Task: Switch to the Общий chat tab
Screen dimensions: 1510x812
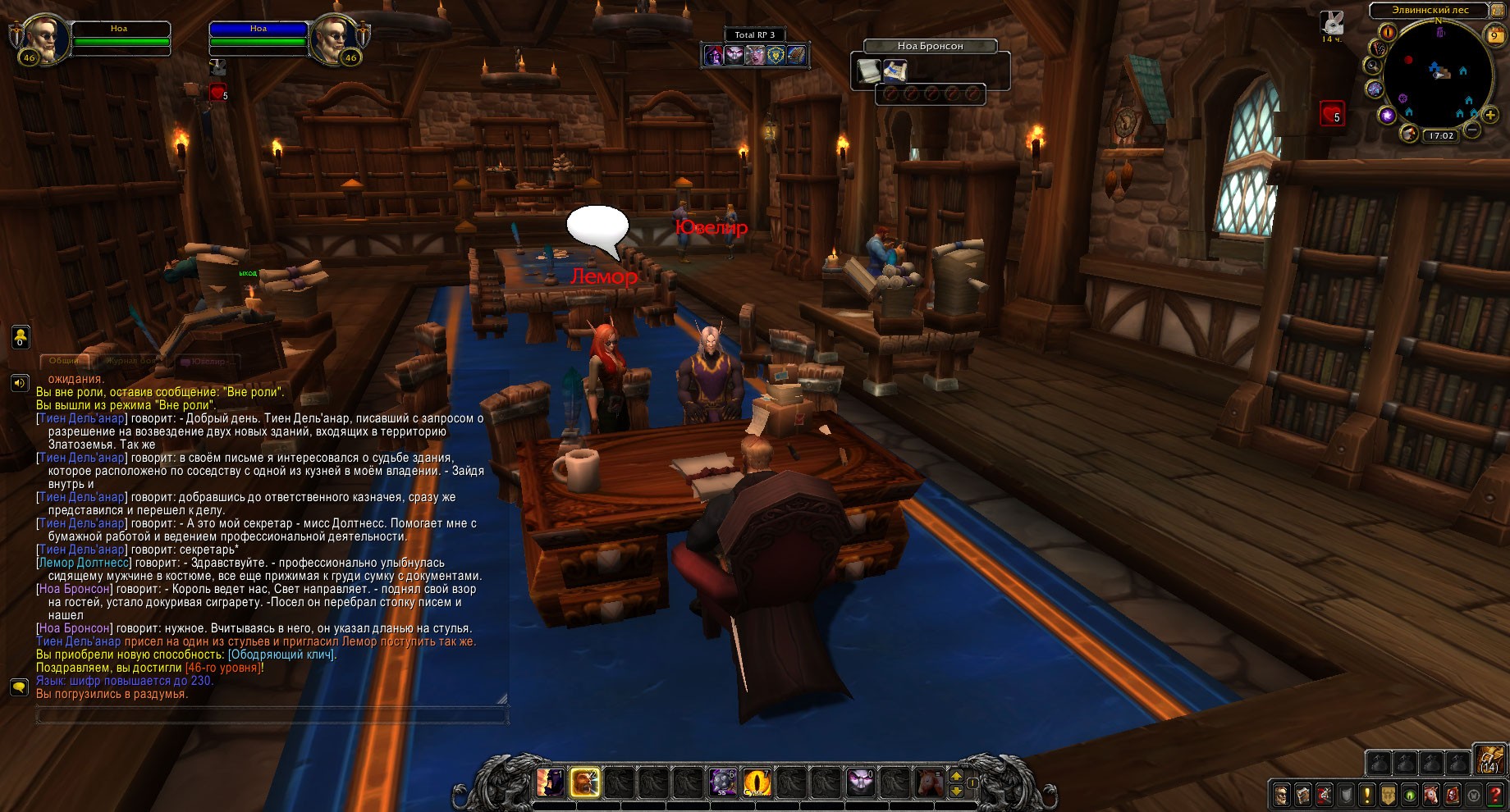Action: 65,361
